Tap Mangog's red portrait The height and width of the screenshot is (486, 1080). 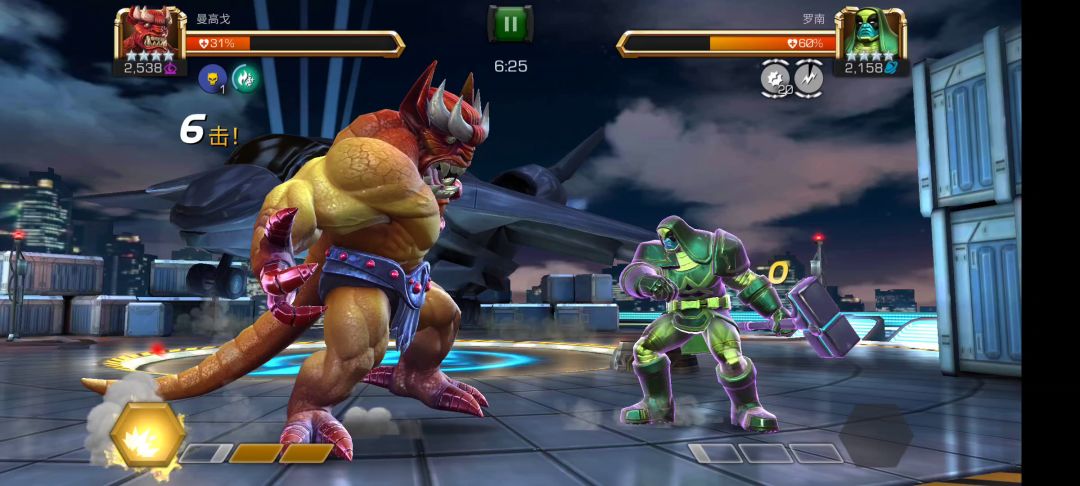point(149,33)
